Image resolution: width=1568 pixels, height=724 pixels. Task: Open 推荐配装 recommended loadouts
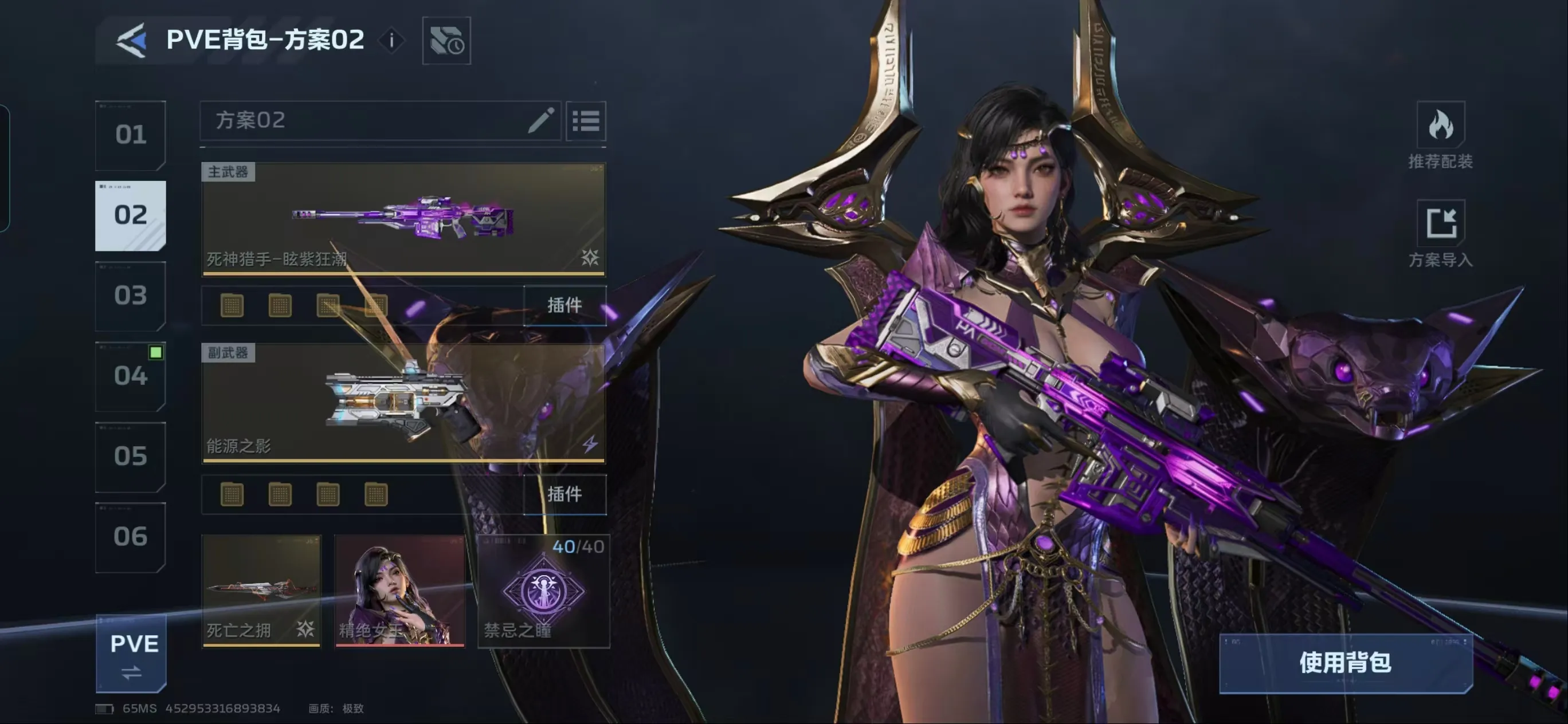coord(1440,136)
